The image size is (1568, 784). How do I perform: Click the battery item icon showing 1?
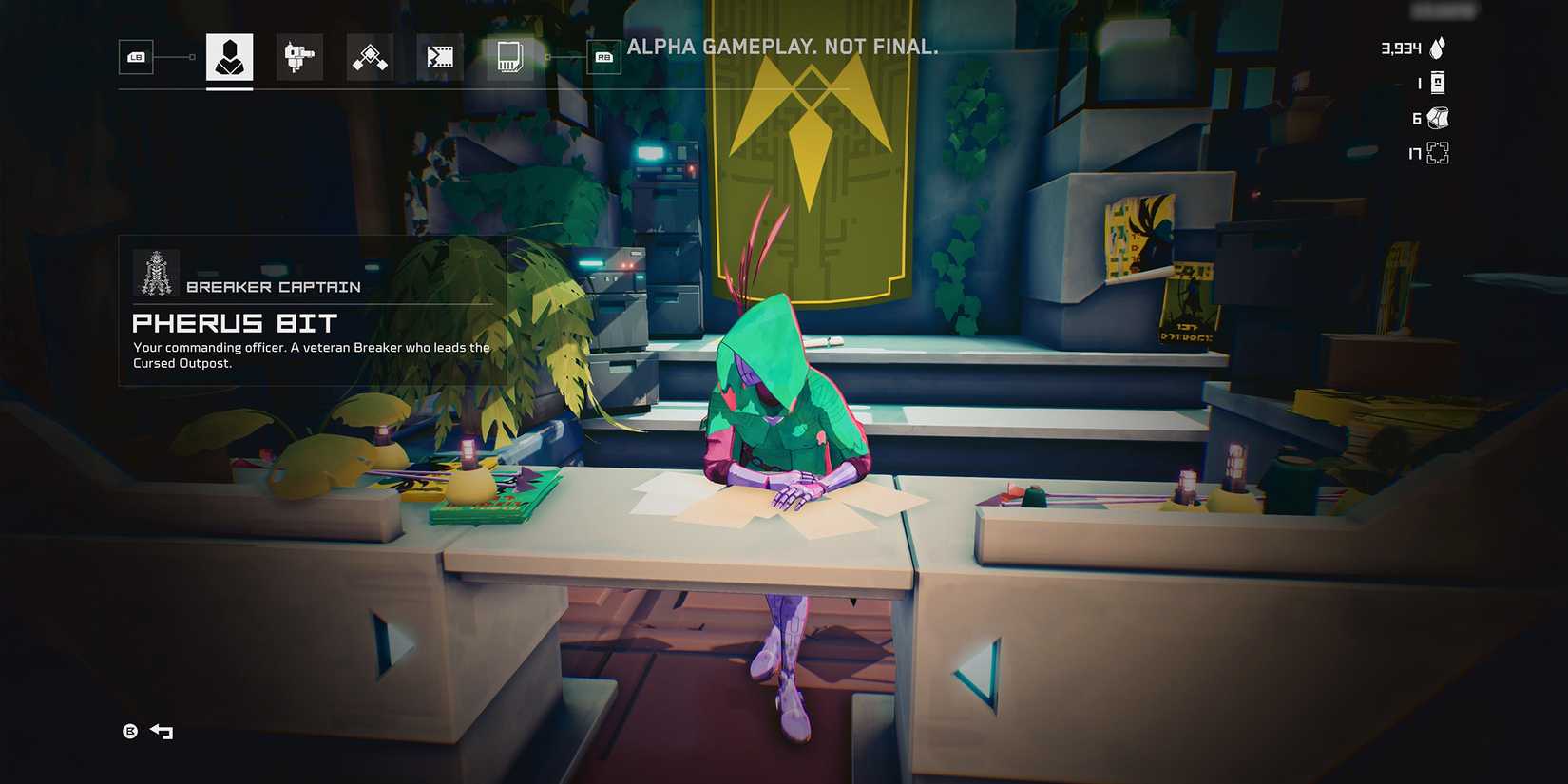[1438, 82]
